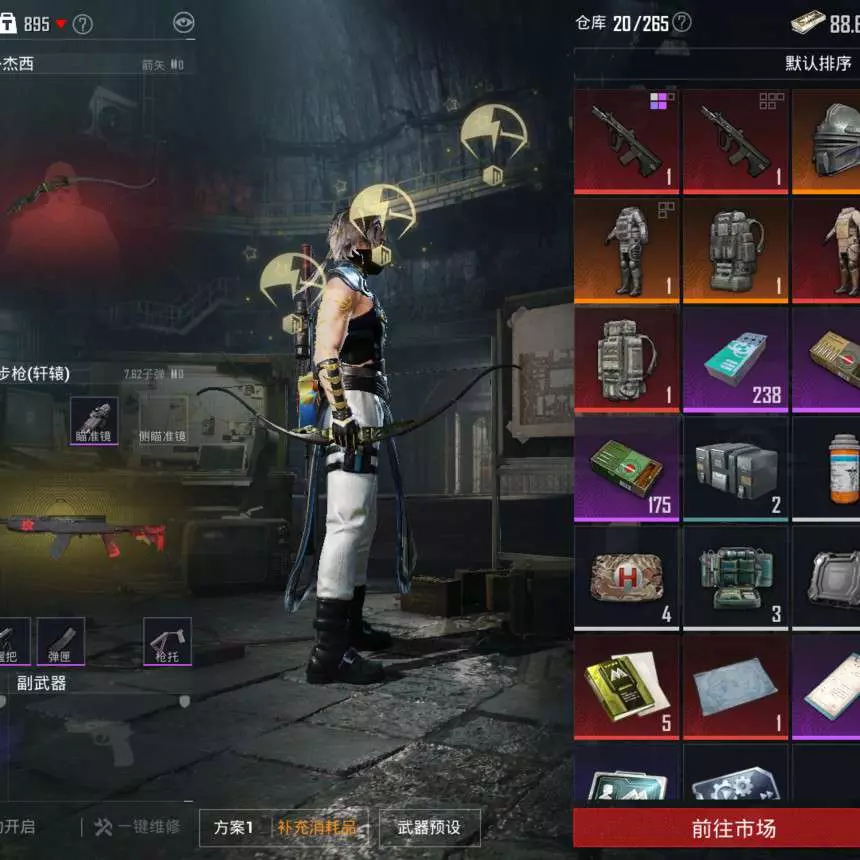Viewport: 860px width, 860px height.
Task: Select the yellow booklet stack of 5
Action: [626, 687]
